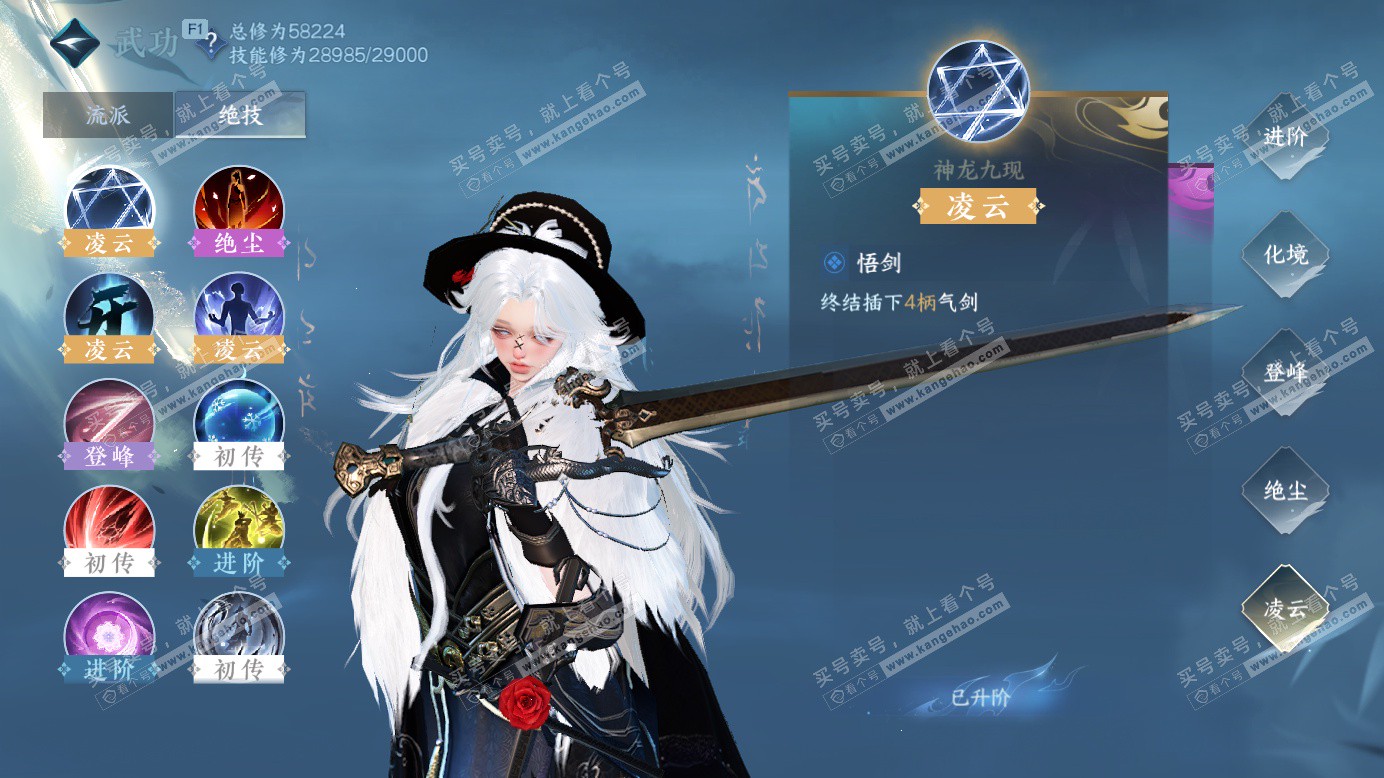This screenshot has width=1384, height=778.
Task: Select the hexagram star skill icon in the skill list
Action: pos(110,205)
